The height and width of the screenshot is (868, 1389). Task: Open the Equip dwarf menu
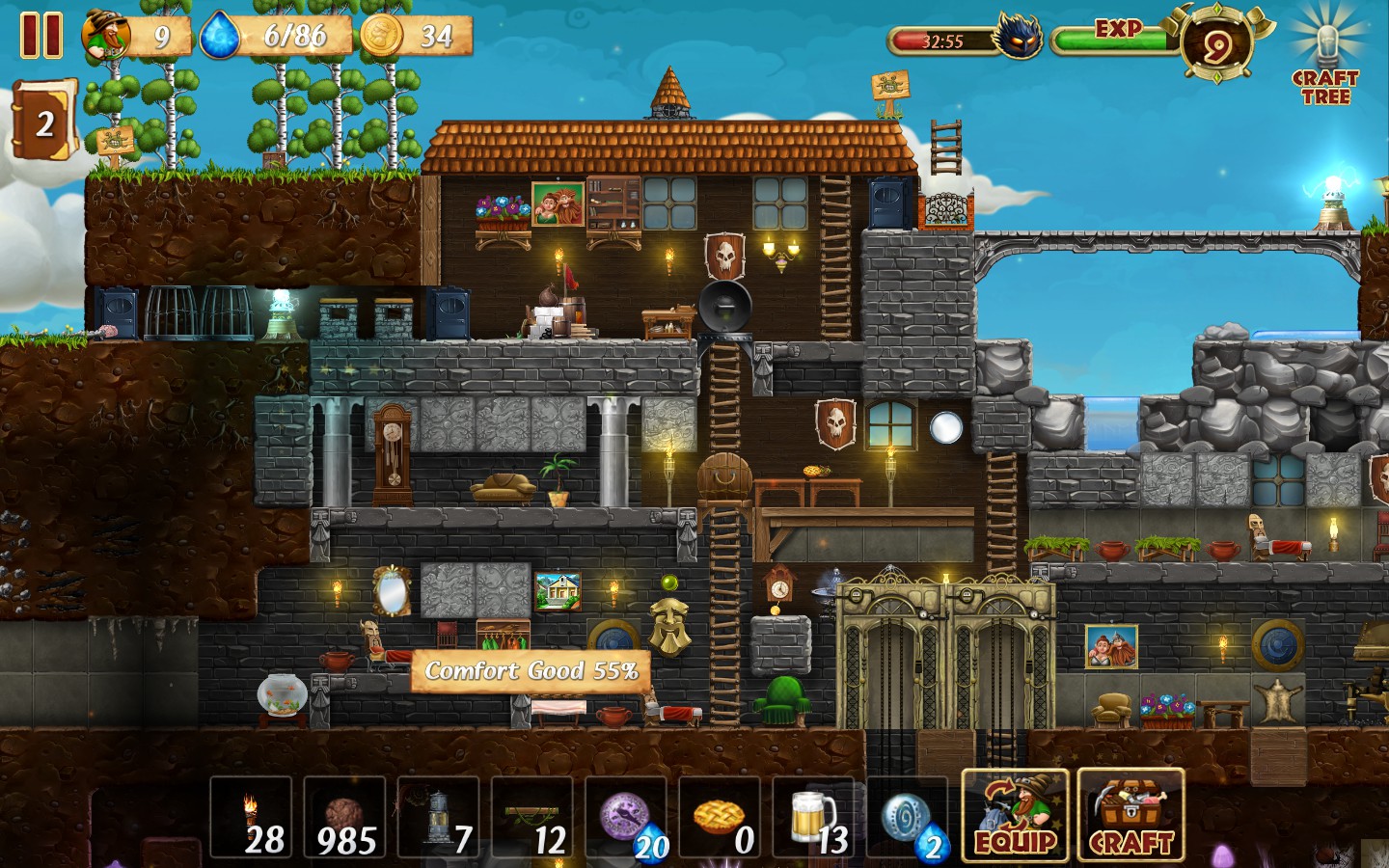click(1015, 816)
